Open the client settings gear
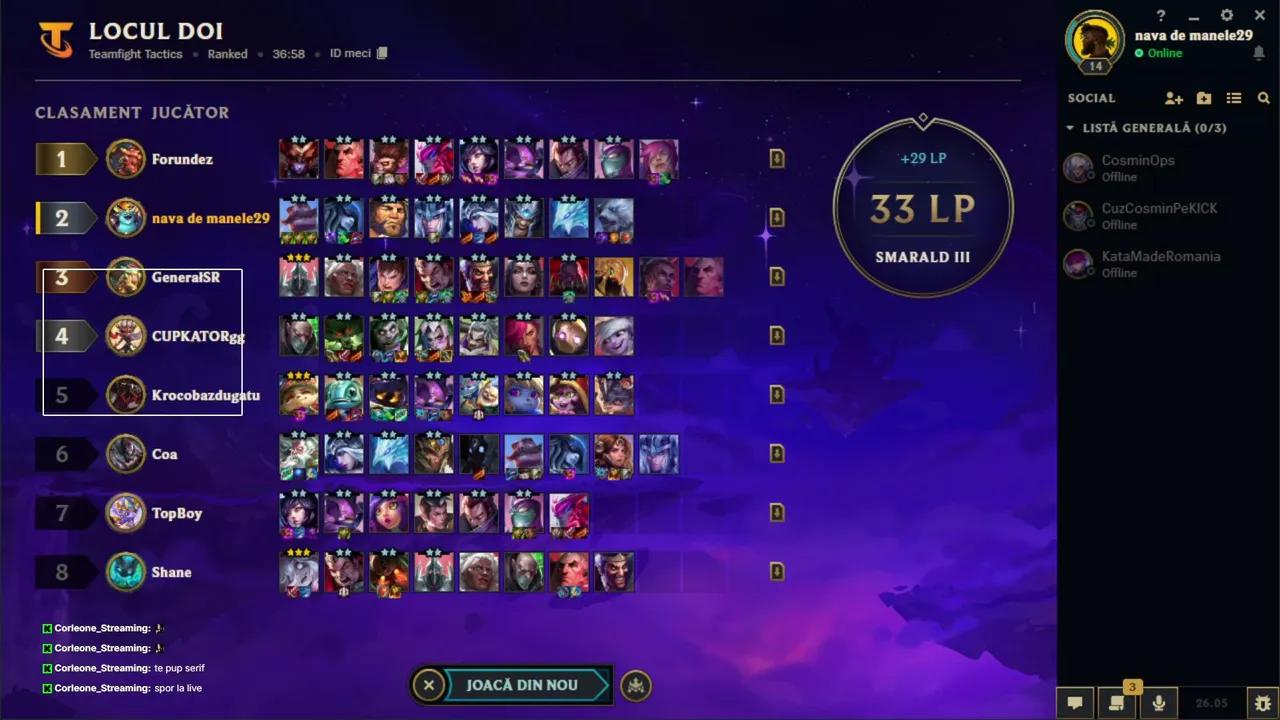Image resolution: width=1280 pixels, height=720 pixels. click(x=1226, y=15)
